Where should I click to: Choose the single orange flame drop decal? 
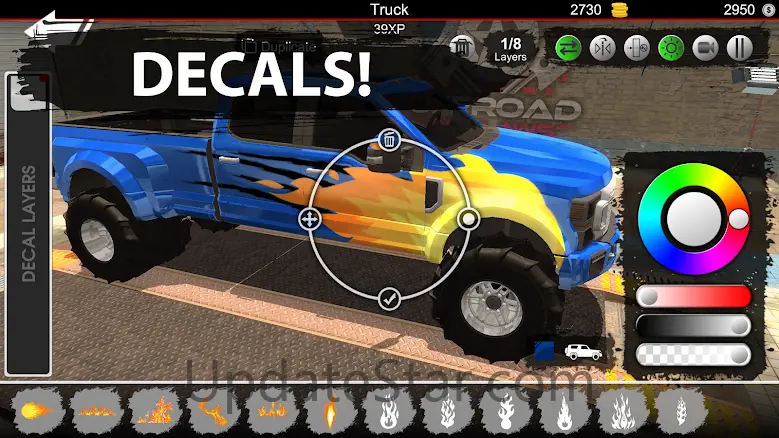tap(331, 410)
